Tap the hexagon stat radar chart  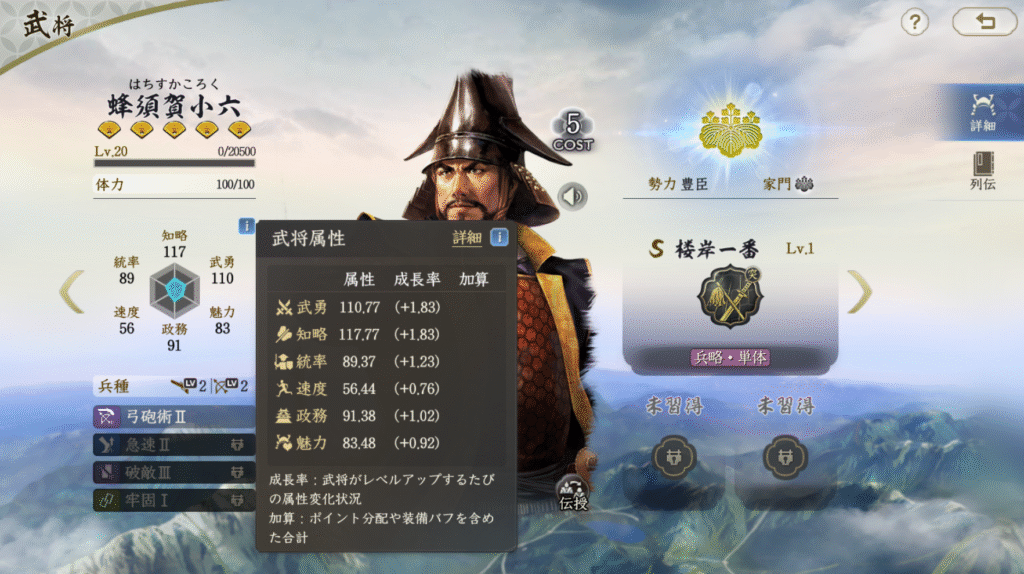click(x=175, y=290)
